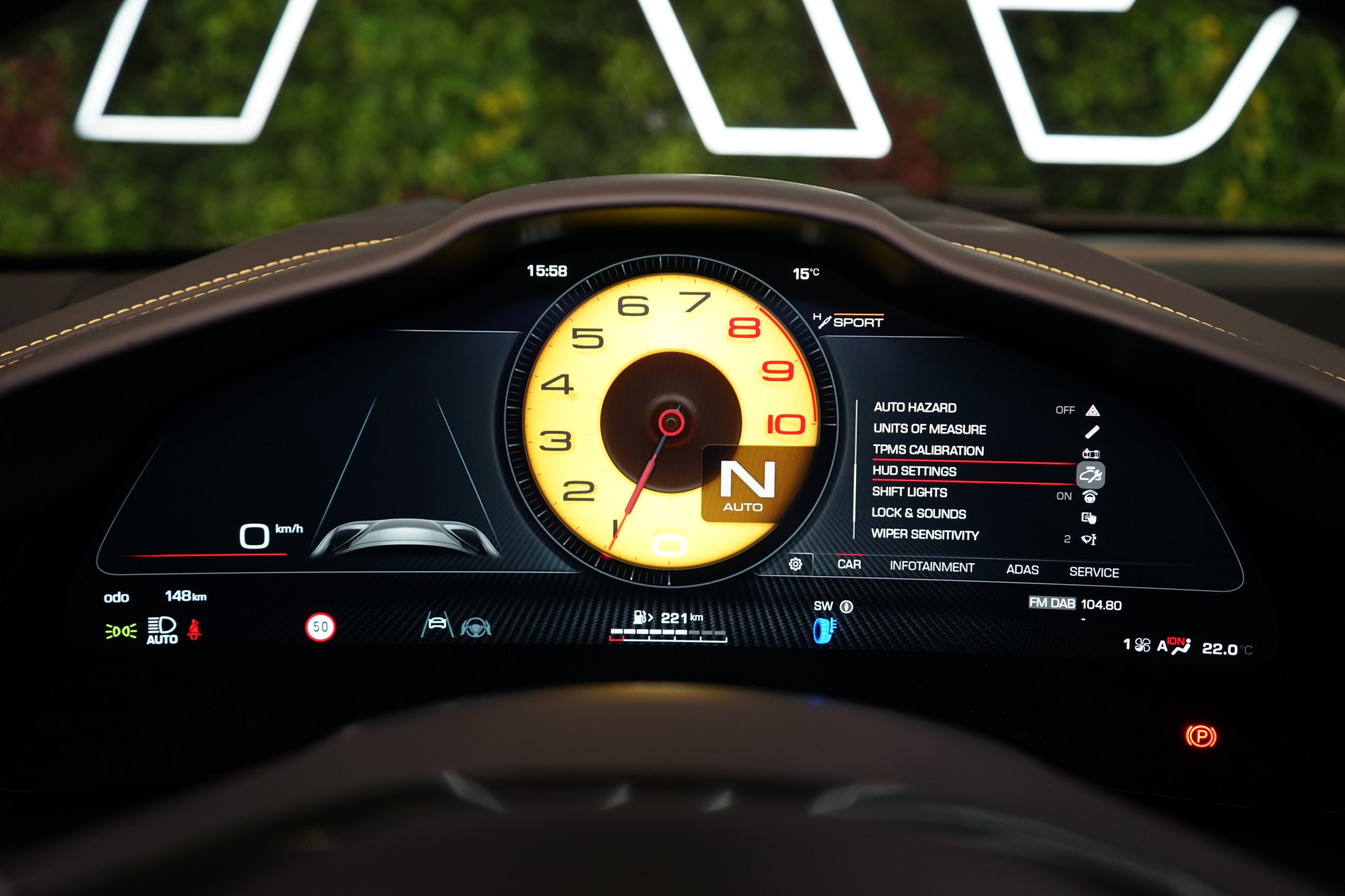Switch to the CAR tab

(x=849, y=565)
